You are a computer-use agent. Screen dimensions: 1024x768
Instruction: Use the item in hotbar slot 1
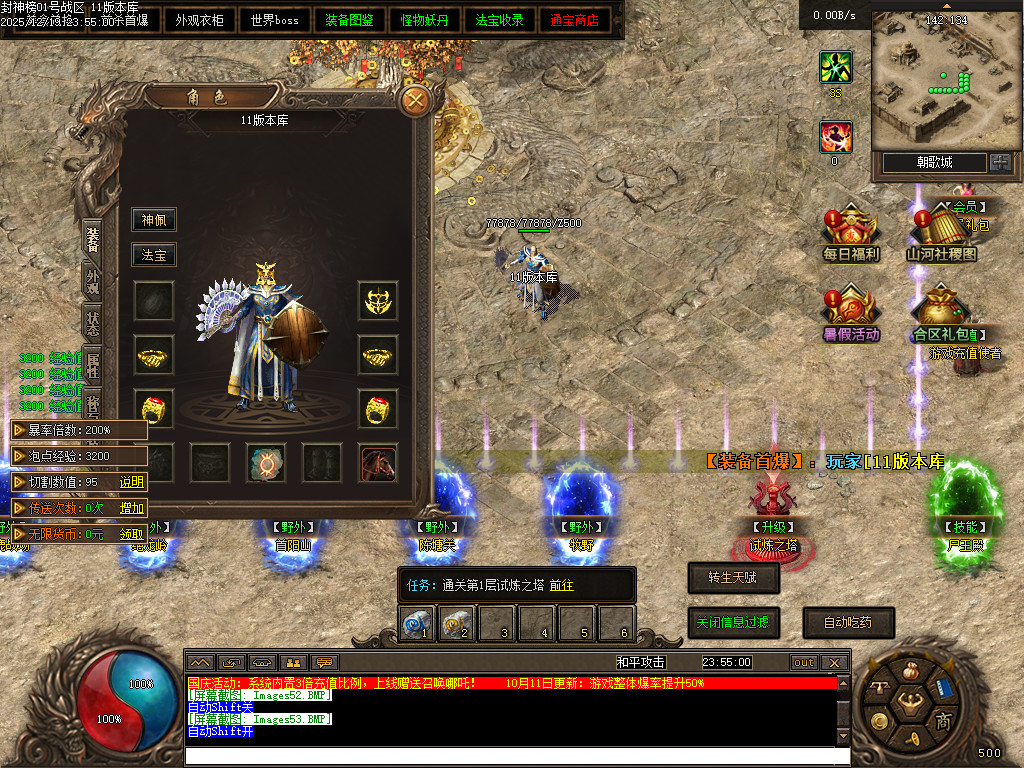tap(416, 624)
